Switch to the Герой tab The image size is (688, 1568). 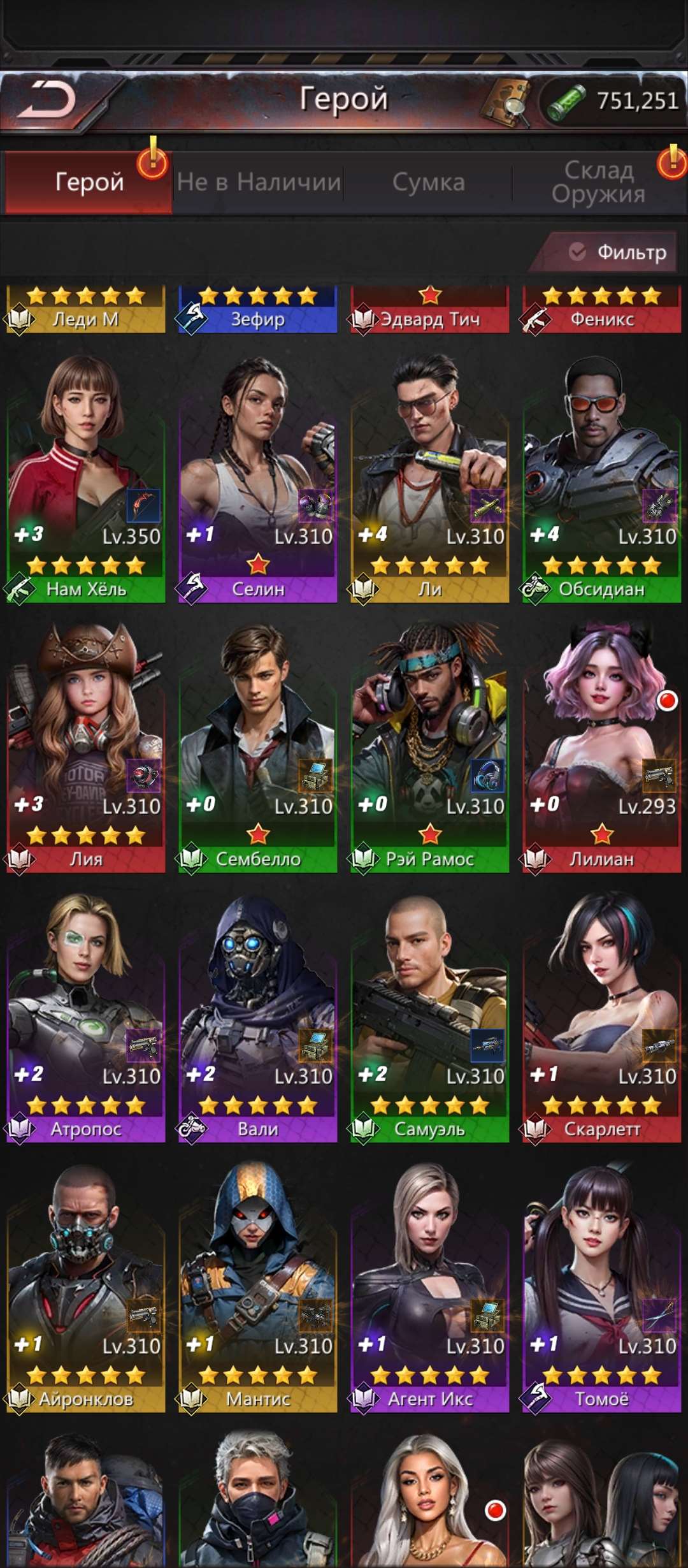click(89, 182)
